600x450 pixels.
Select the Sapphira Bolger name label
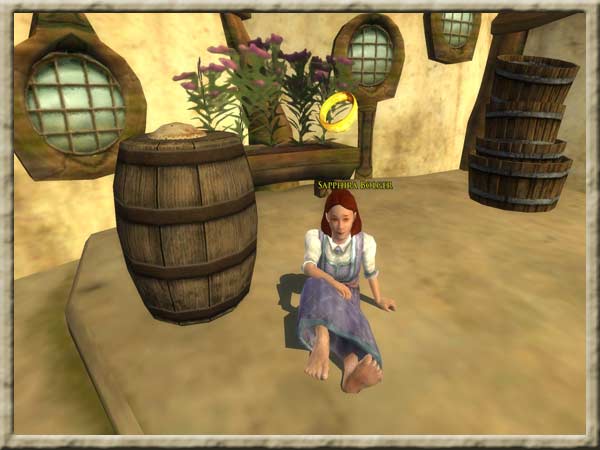point(354,185)
